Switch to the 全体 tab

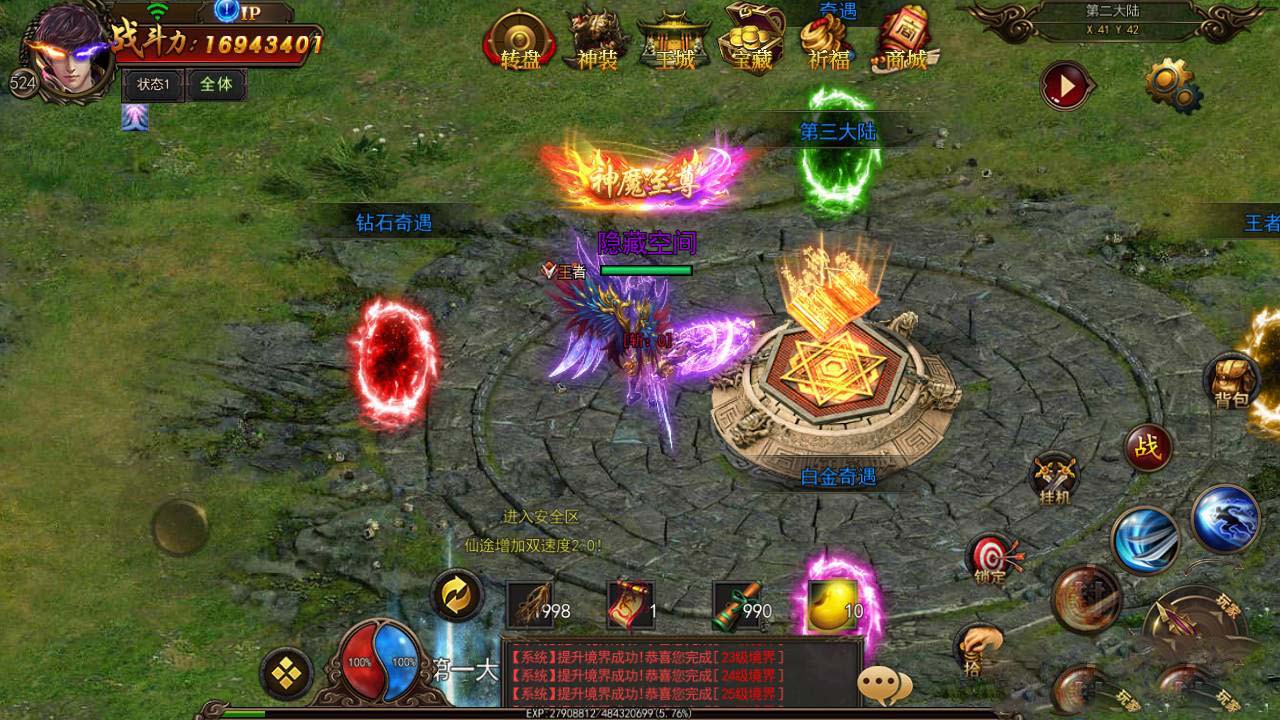point(216,85)
